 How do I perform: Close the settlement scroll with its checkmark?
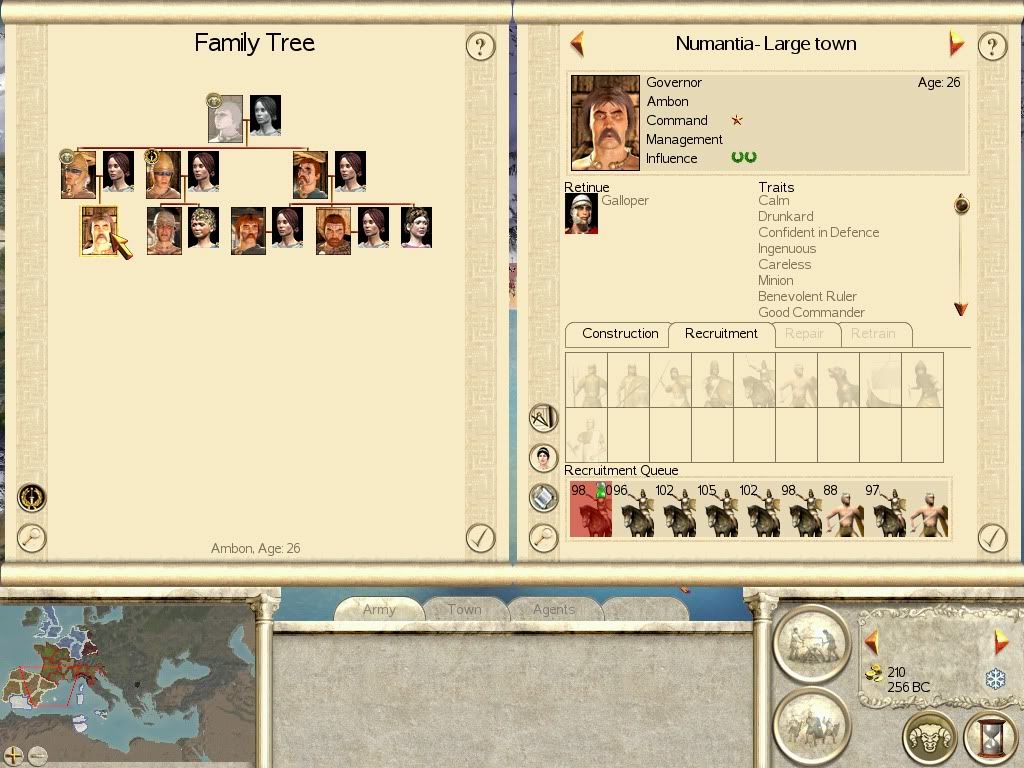991,538
